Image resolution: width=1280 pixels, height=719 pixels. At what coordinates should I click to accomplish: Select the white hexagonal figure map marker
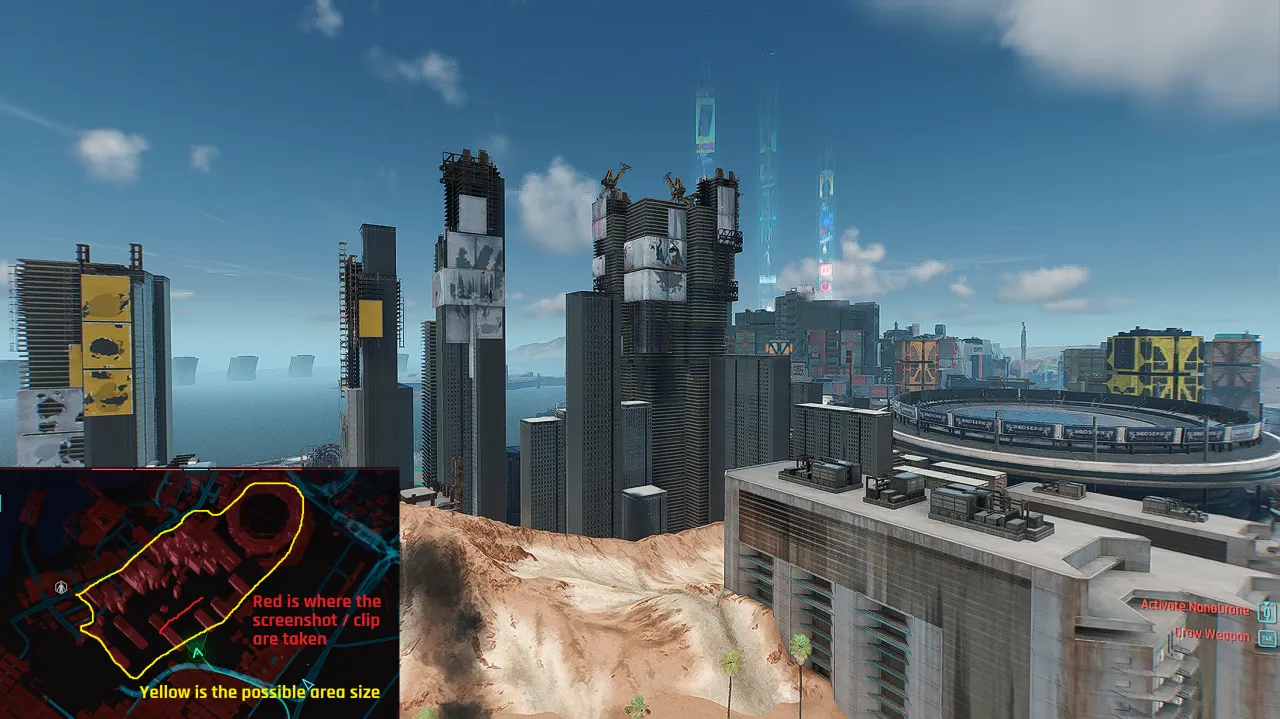click(x=62, y=586)
